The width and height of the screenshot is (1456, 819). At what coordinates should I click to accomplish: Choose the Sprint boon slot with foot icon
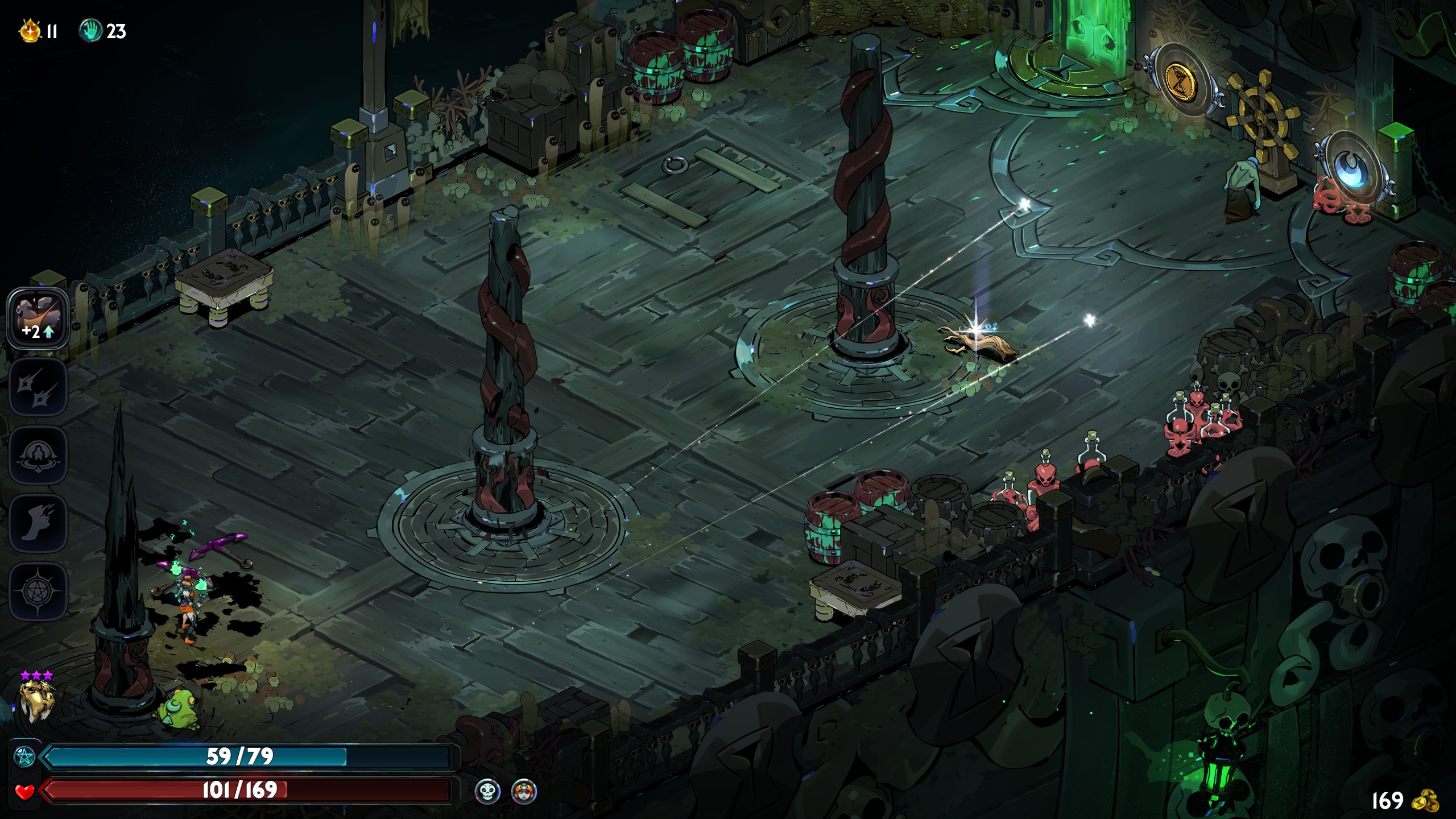[x=38, y=523]
